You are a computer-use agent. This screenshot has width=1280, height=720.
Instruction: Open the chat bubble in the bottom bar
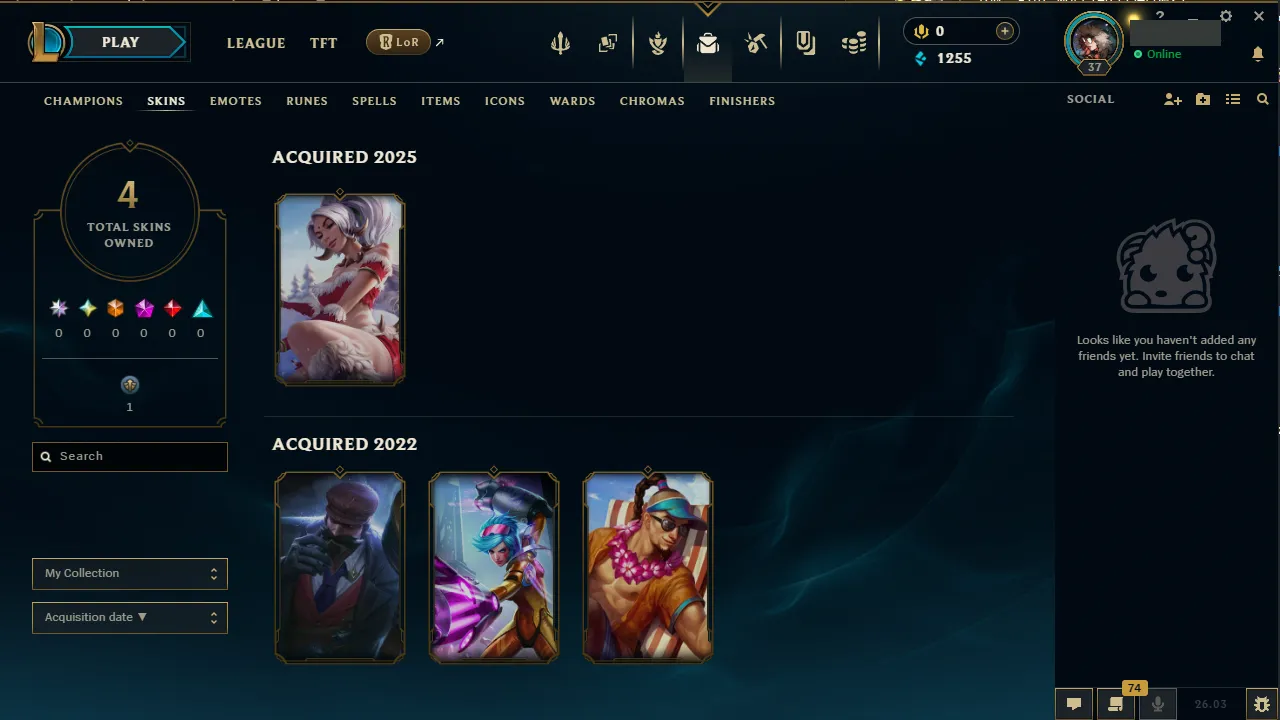click(x=1073, y=703)
